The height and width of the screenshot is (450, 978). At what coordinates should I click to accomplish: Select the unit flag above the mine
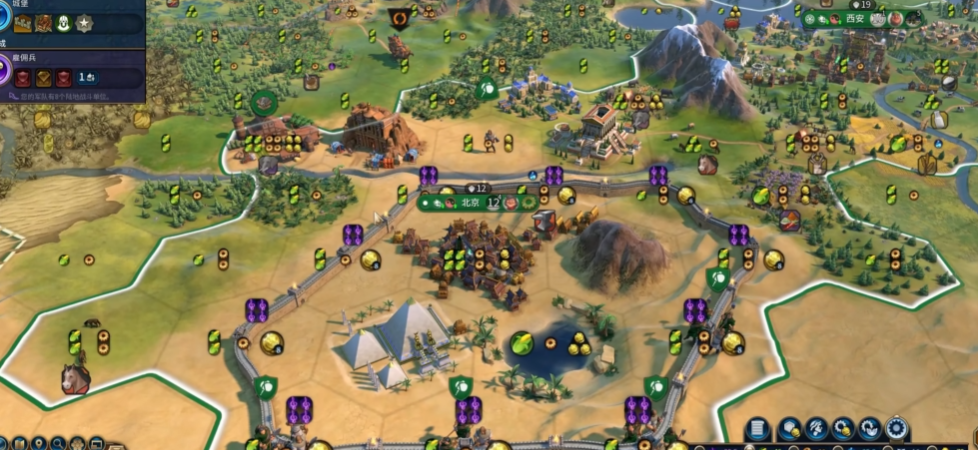pos(400,18)
